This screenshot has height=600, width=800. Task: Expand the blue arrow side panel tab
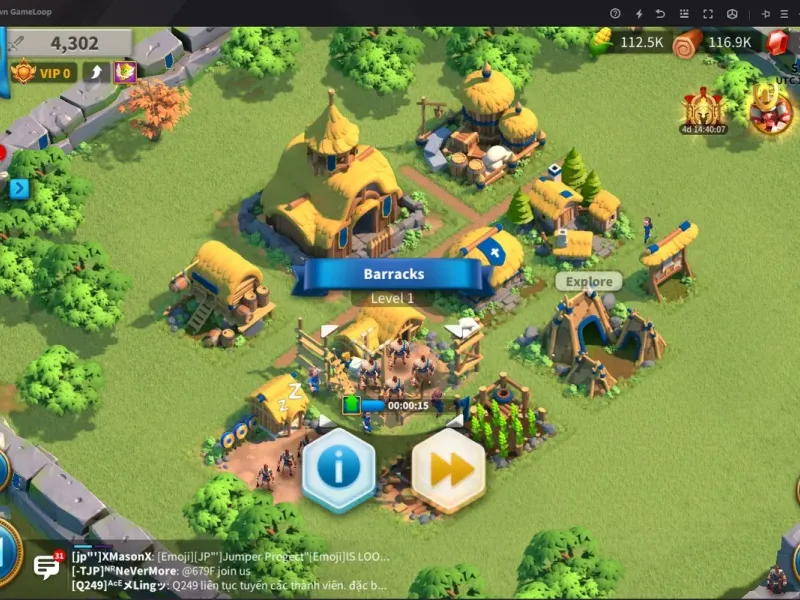(19, 188)
